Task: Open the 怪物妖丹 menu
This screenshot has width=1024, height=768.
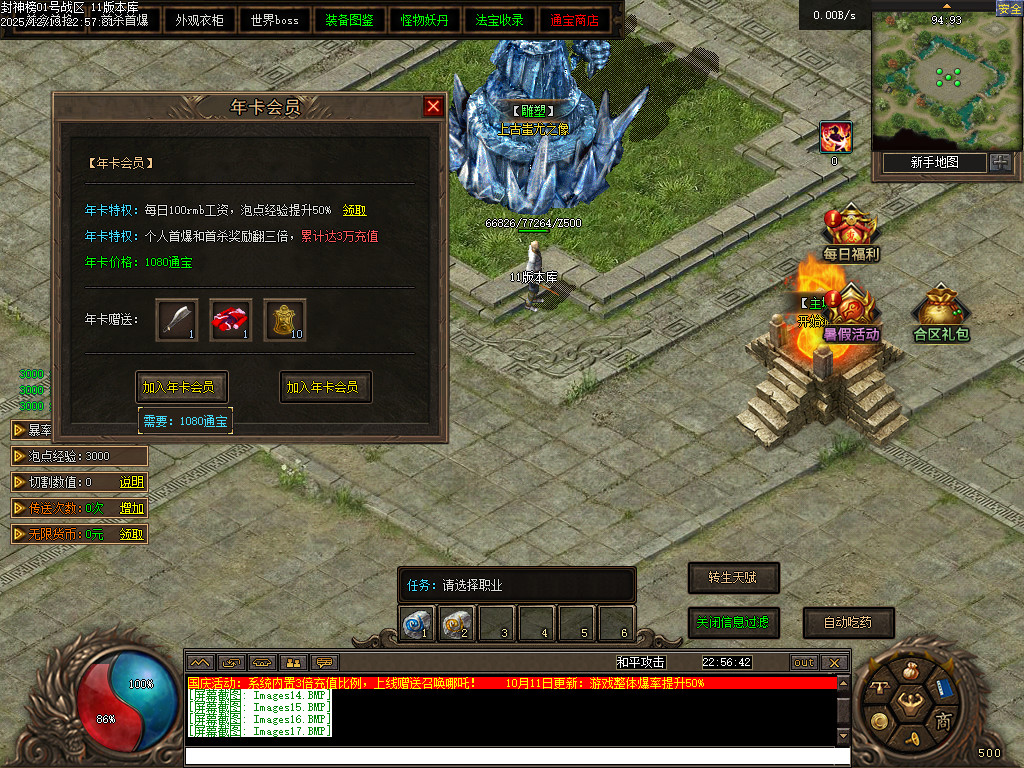Action: tap(425, 20)
